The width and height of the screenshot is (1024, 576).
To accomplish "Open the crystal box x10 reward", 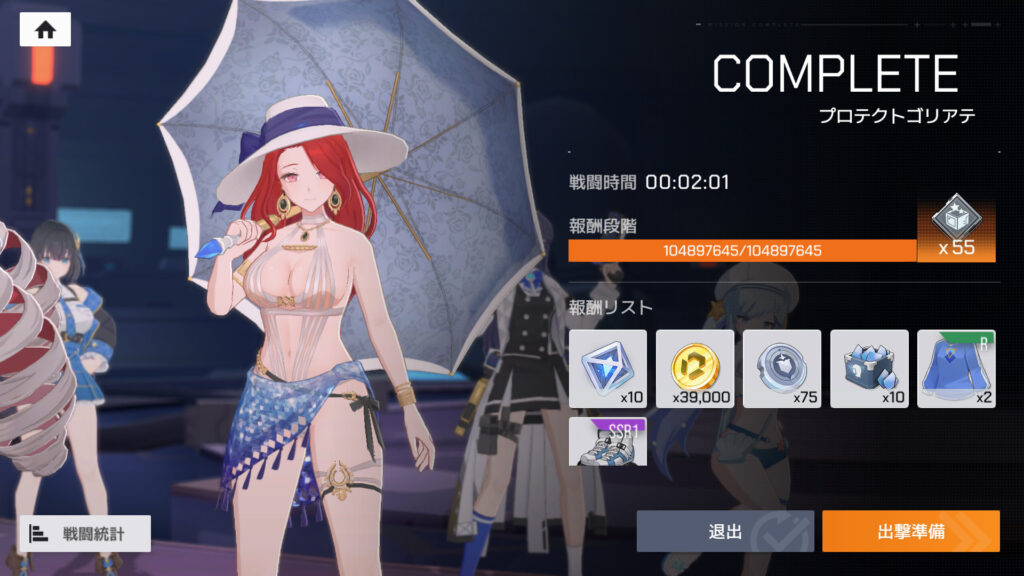I will click(x=869, y=368).
